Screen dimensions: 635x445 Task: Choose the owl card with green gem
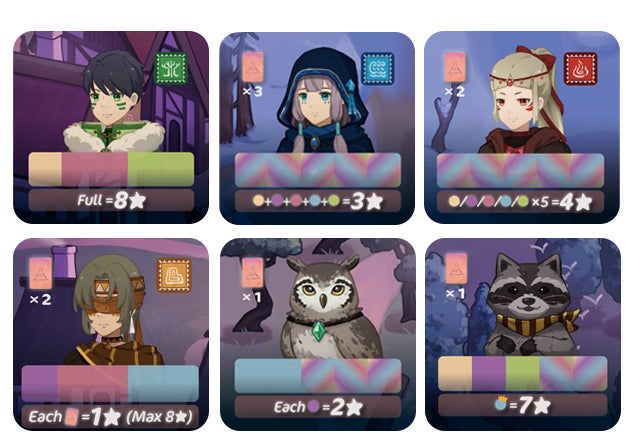(317, 334)
